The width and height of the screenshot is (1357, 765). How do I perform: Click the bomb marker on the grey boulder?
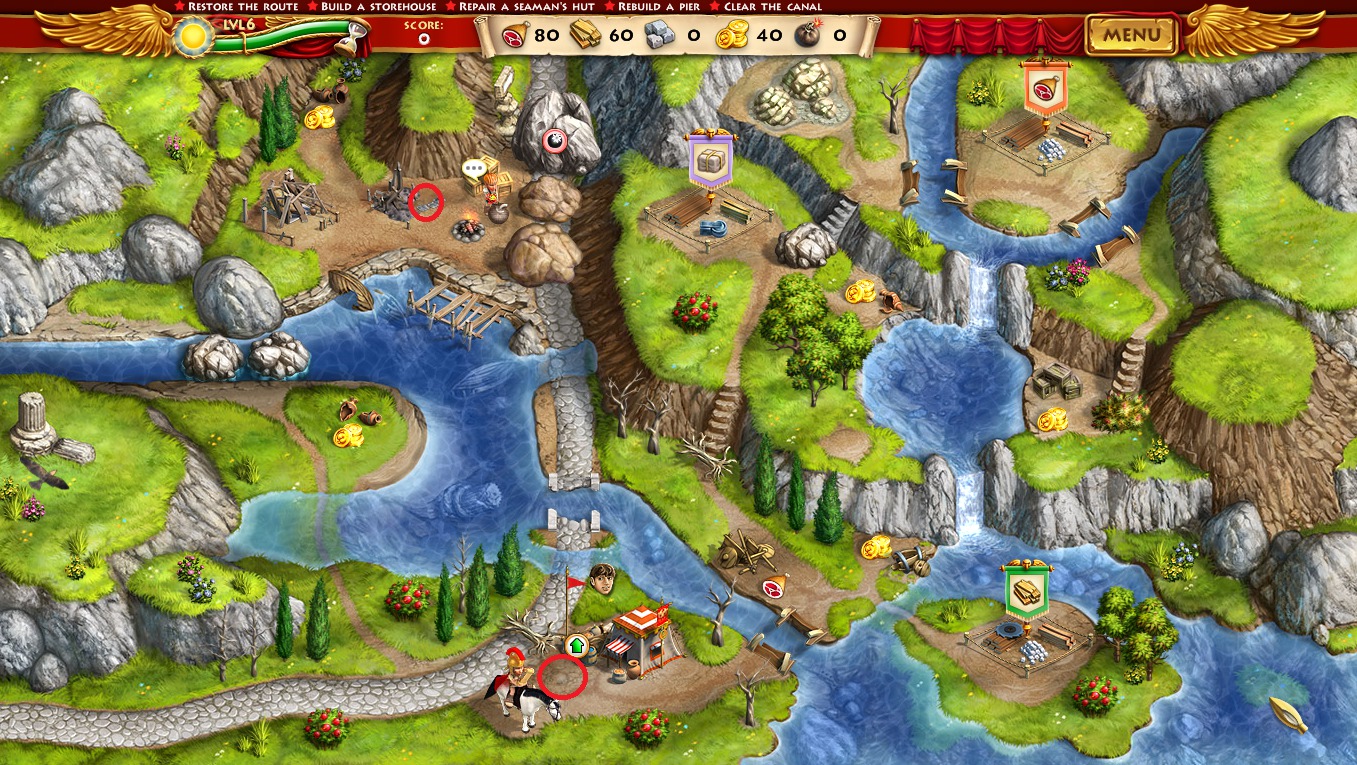pos(555,141)
